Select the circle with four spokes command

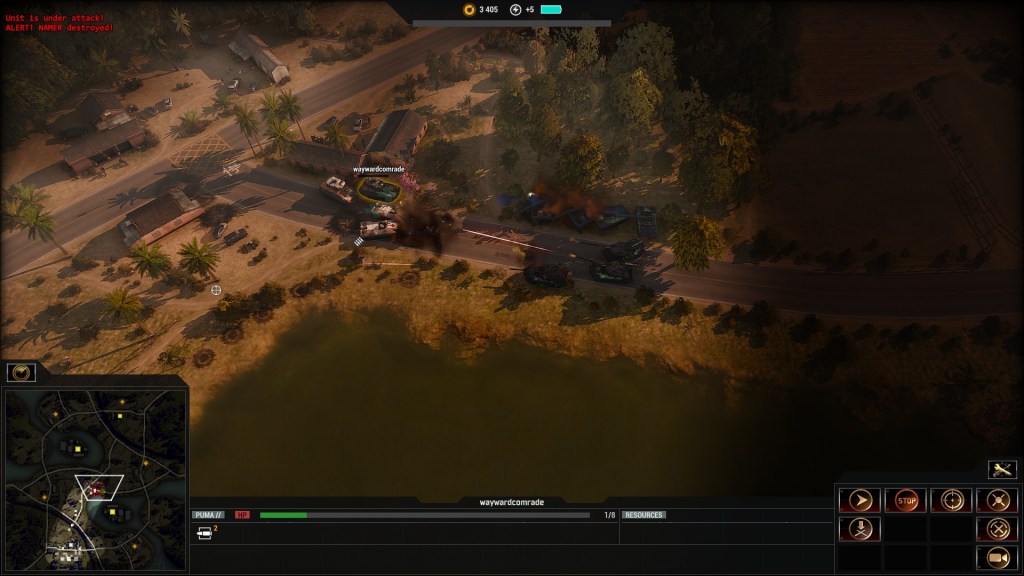[x=997, y=500]
